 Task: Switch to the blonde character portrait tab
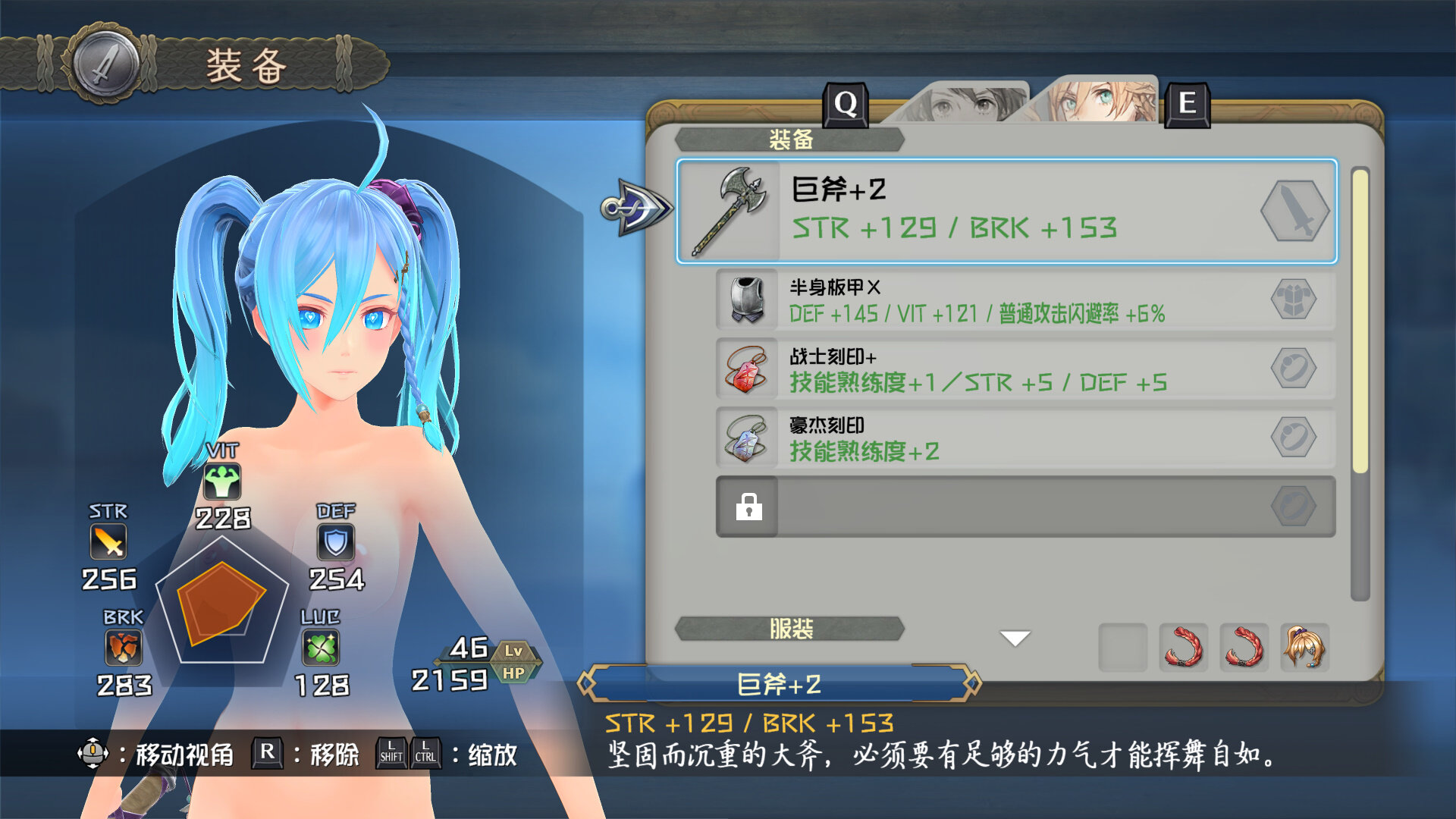[x=1100, y=102]
